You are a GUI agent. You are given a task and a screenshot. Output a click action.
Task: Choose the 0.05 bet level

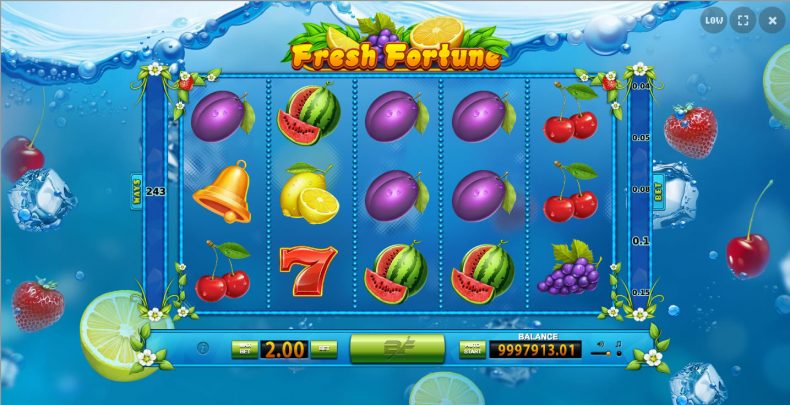[x=641, y=137]
